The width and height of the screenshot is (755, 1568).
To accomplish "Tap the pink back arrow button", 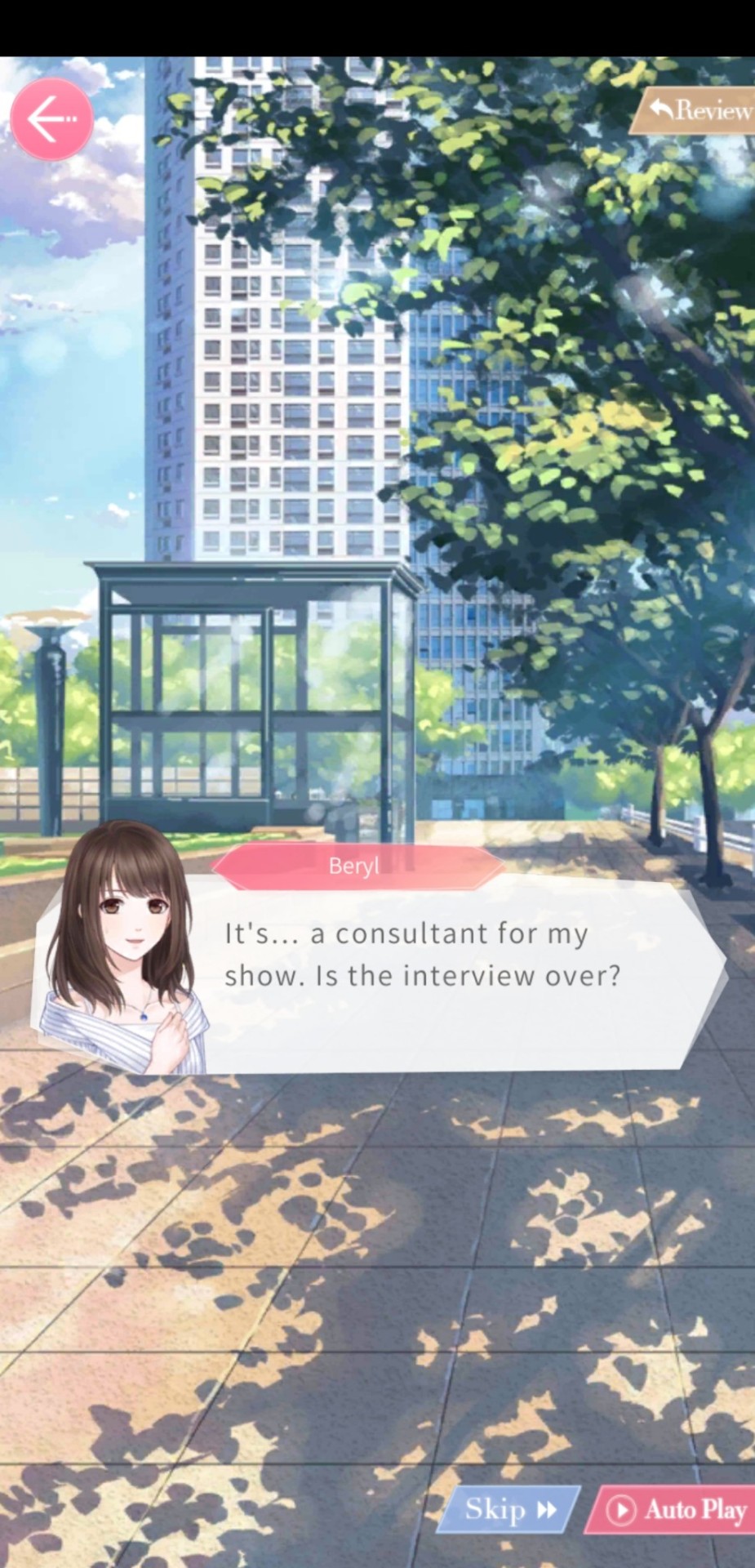I will (51, 119).
